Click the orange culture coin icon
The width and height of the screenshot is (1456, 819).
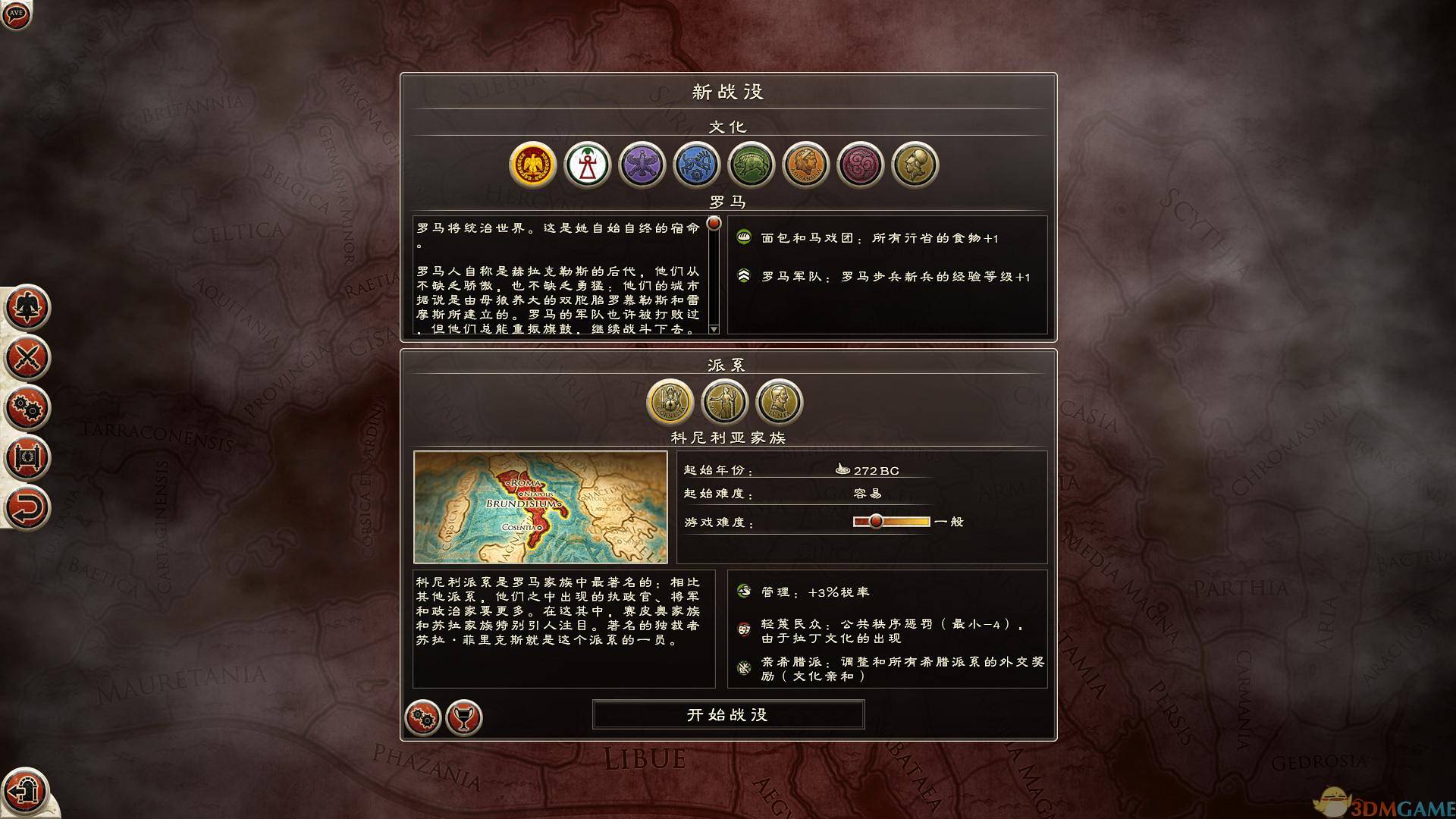(x=806, y=165)
